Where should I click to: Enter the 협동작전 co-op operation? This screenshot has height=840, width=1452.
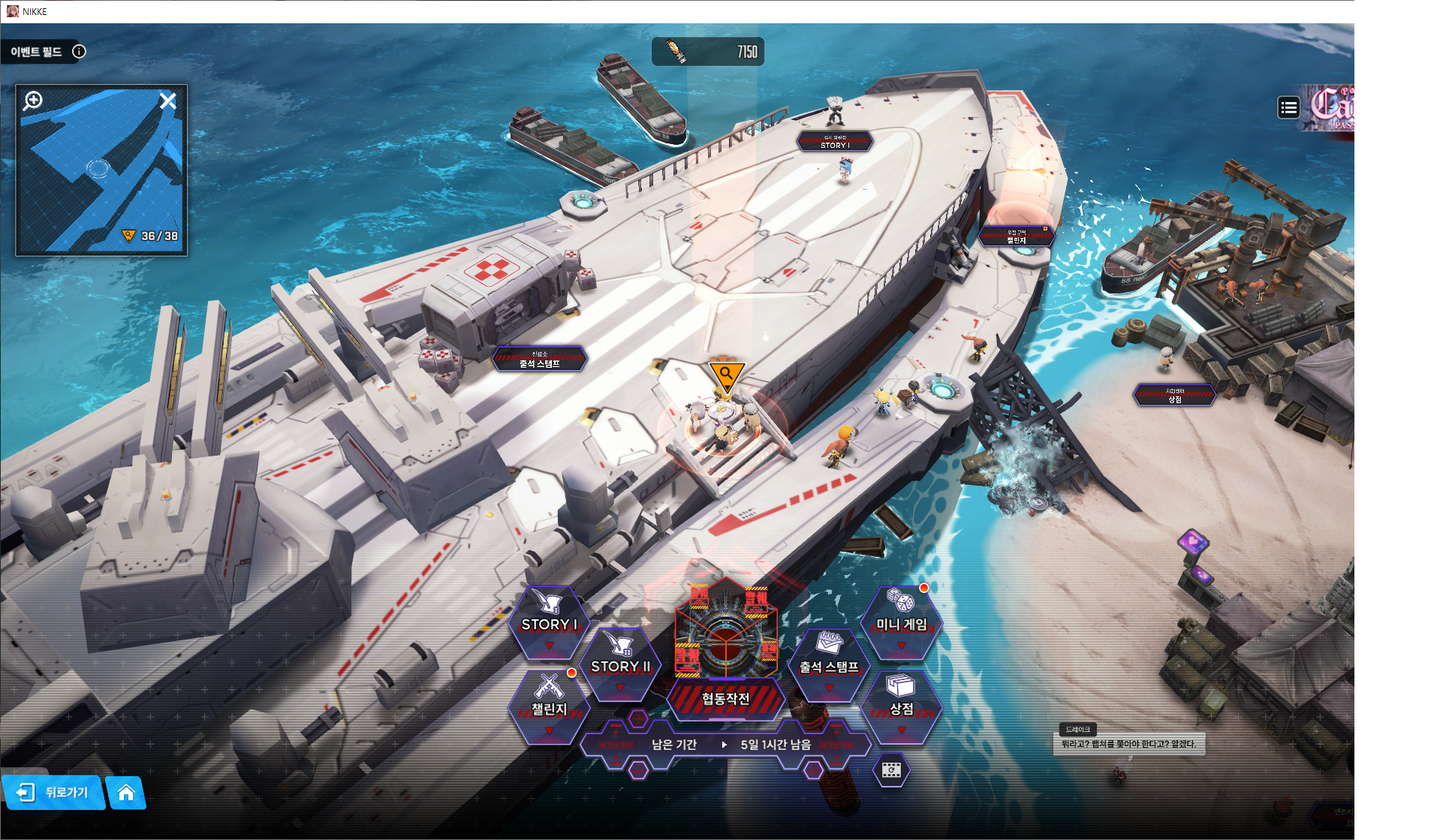[725, 698]
